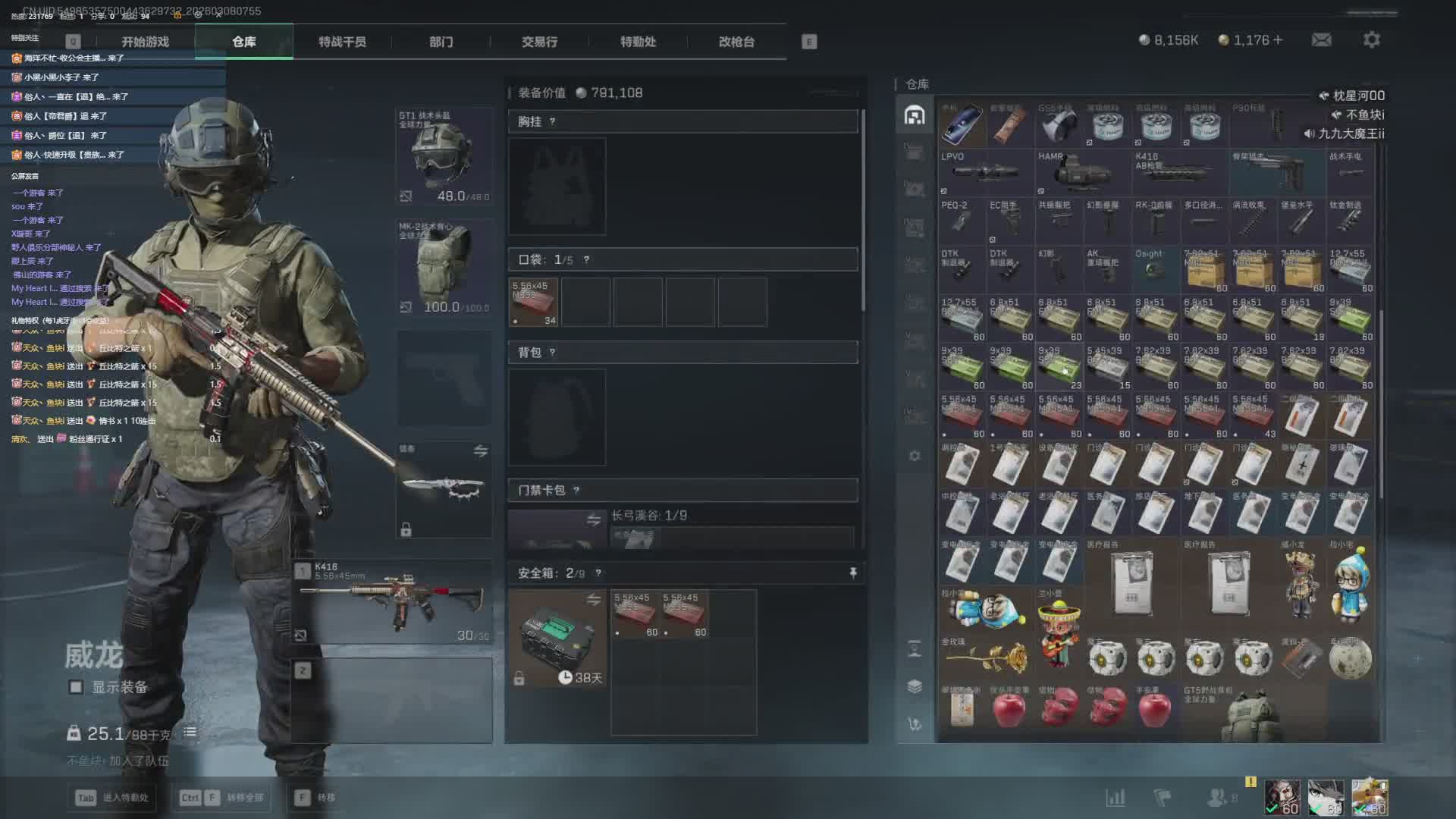This screenshot has width=1456, height=819.
Task: Open the mail envelope icon
Action: pos(1322,39)
